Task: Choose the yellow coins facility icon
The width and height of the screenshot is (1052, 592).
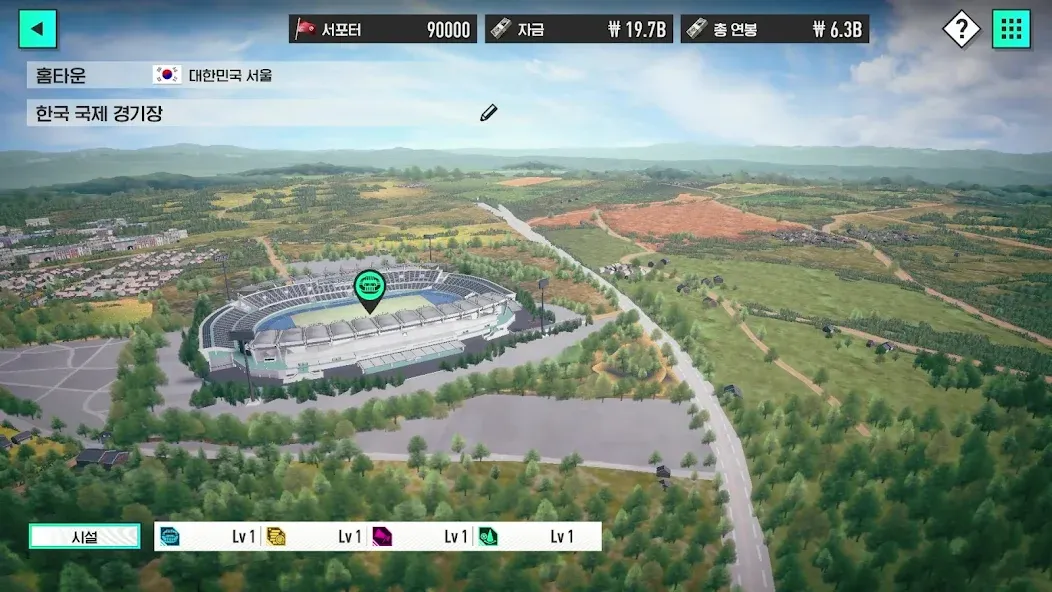Action: [276, 537]
